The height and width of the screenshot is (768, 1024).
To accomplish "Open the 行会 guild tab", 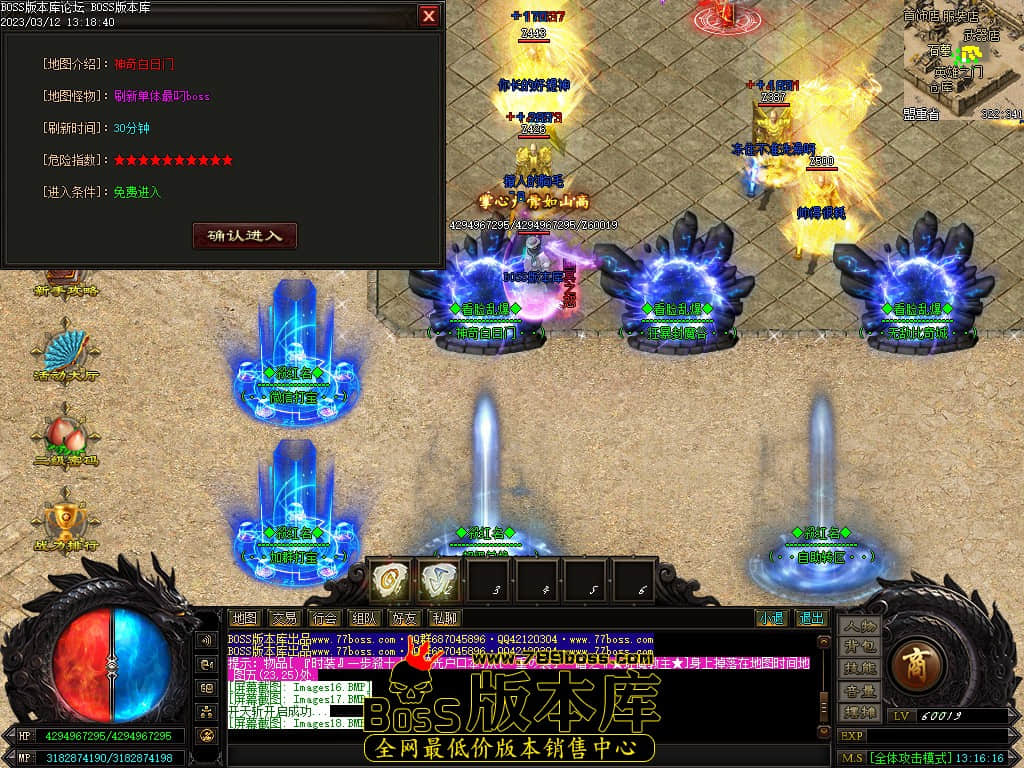I will click(x=324, y=619).
